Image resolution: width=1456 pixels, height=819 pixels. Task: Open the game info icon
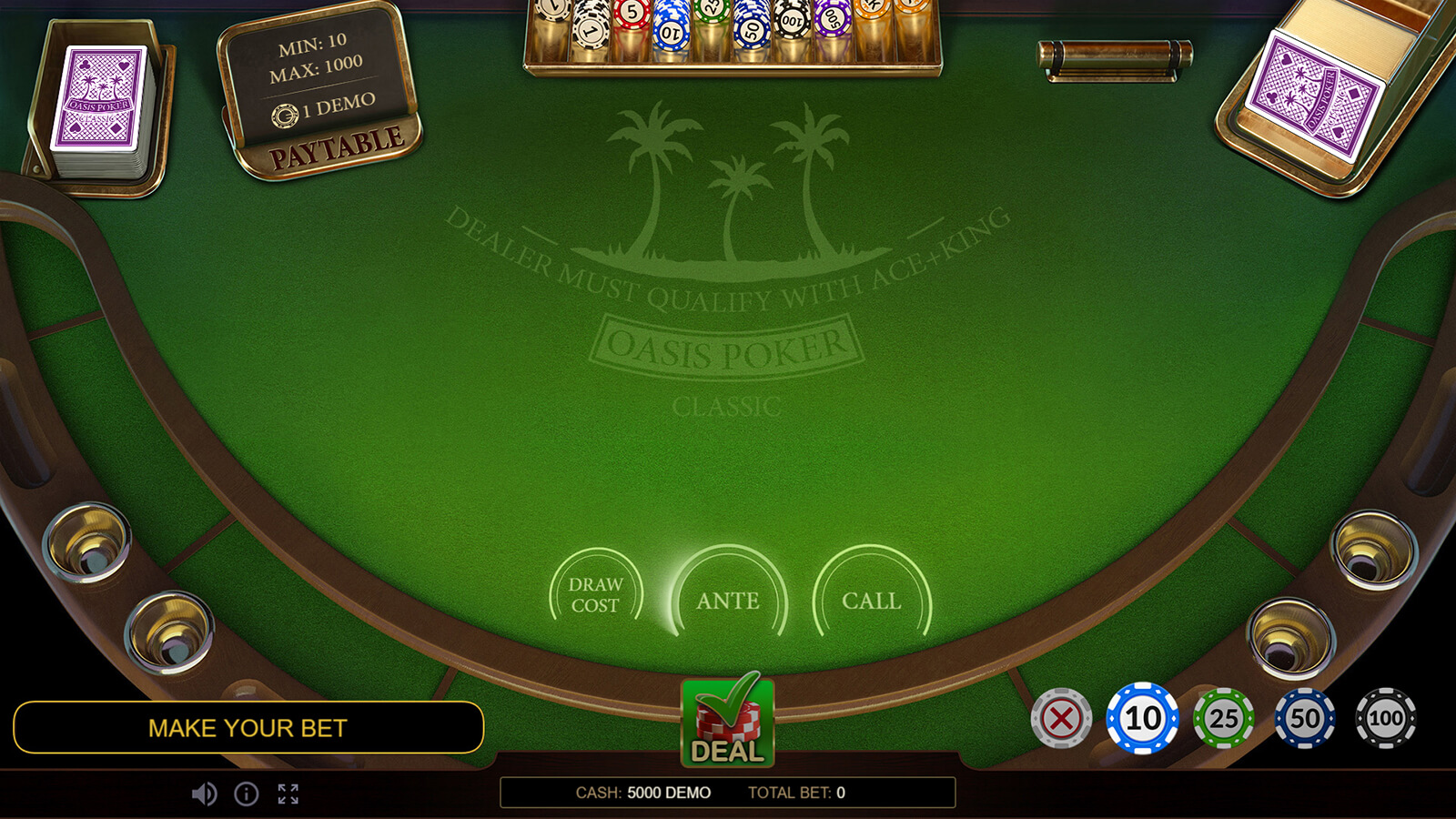(247, 794)
